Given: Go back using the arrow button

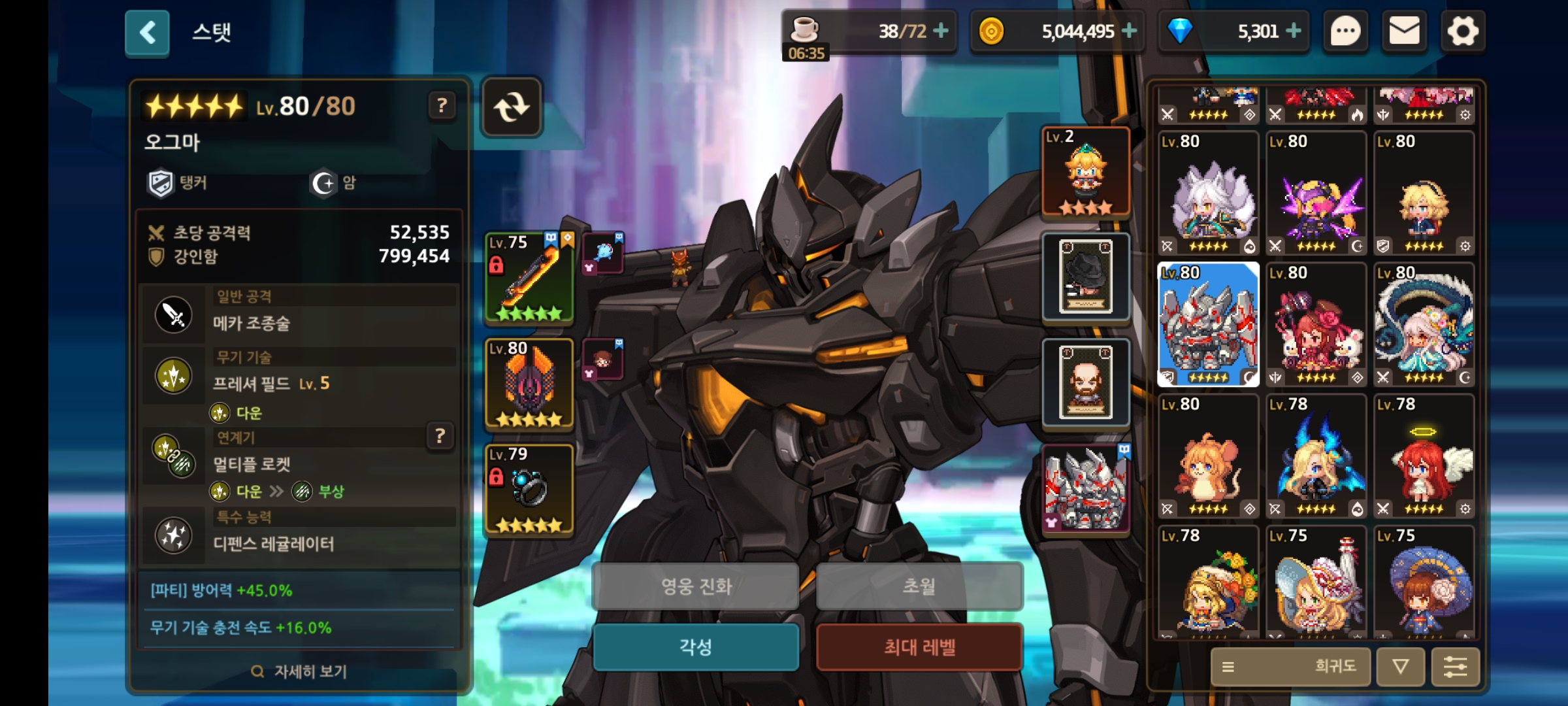Looking at the screenshot, I should click(x=147, y=32).
